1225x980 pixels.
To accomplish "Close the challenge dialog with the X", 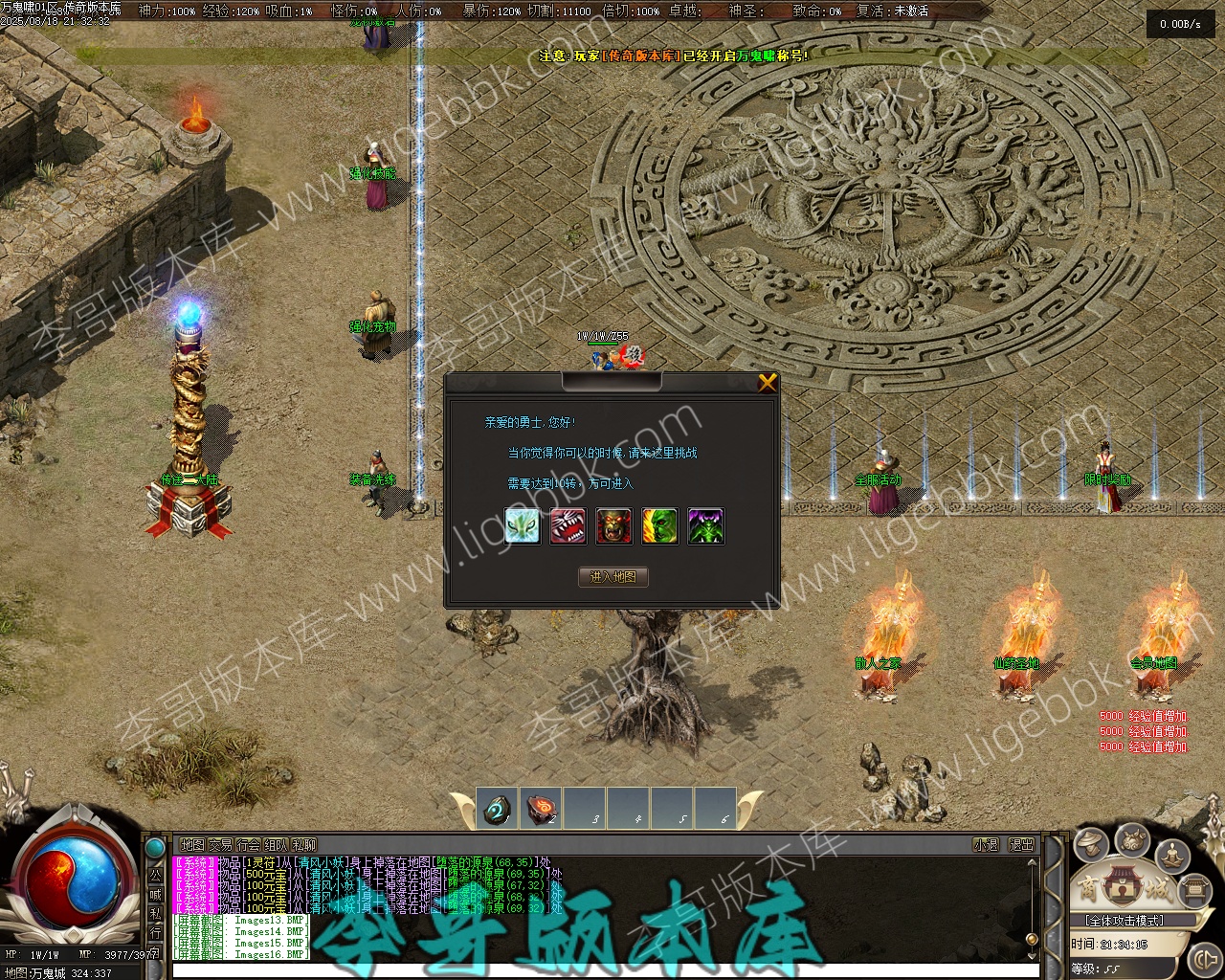I will [x=768, y=384].
